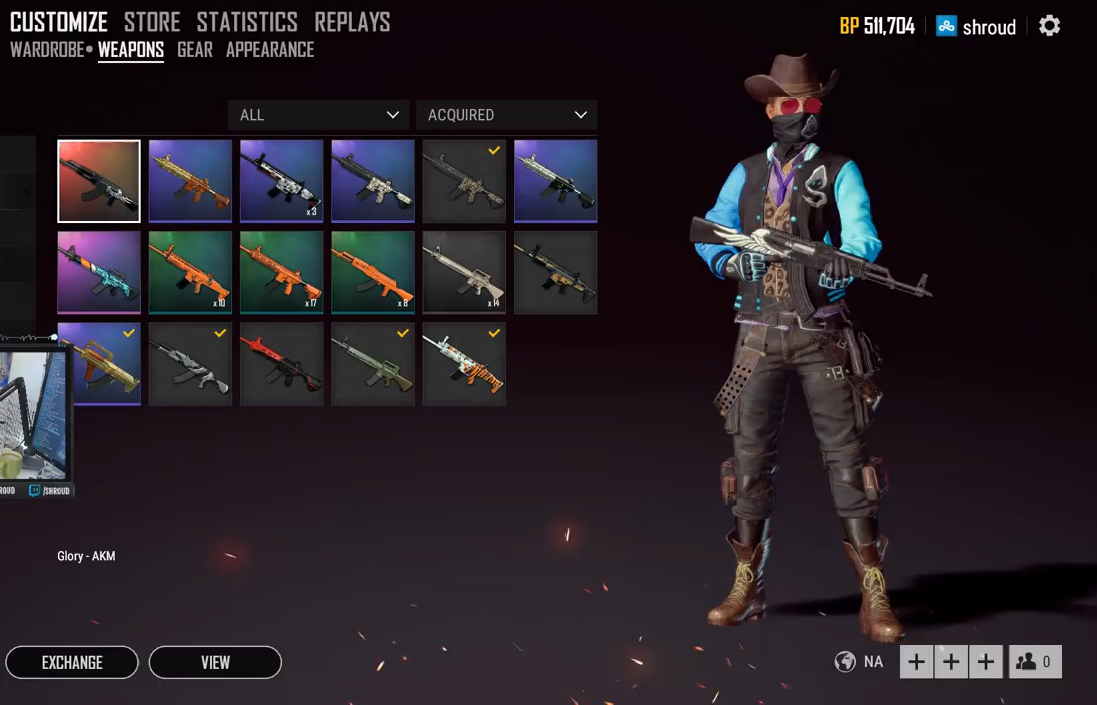Open the Gear tab

point(194,50)
